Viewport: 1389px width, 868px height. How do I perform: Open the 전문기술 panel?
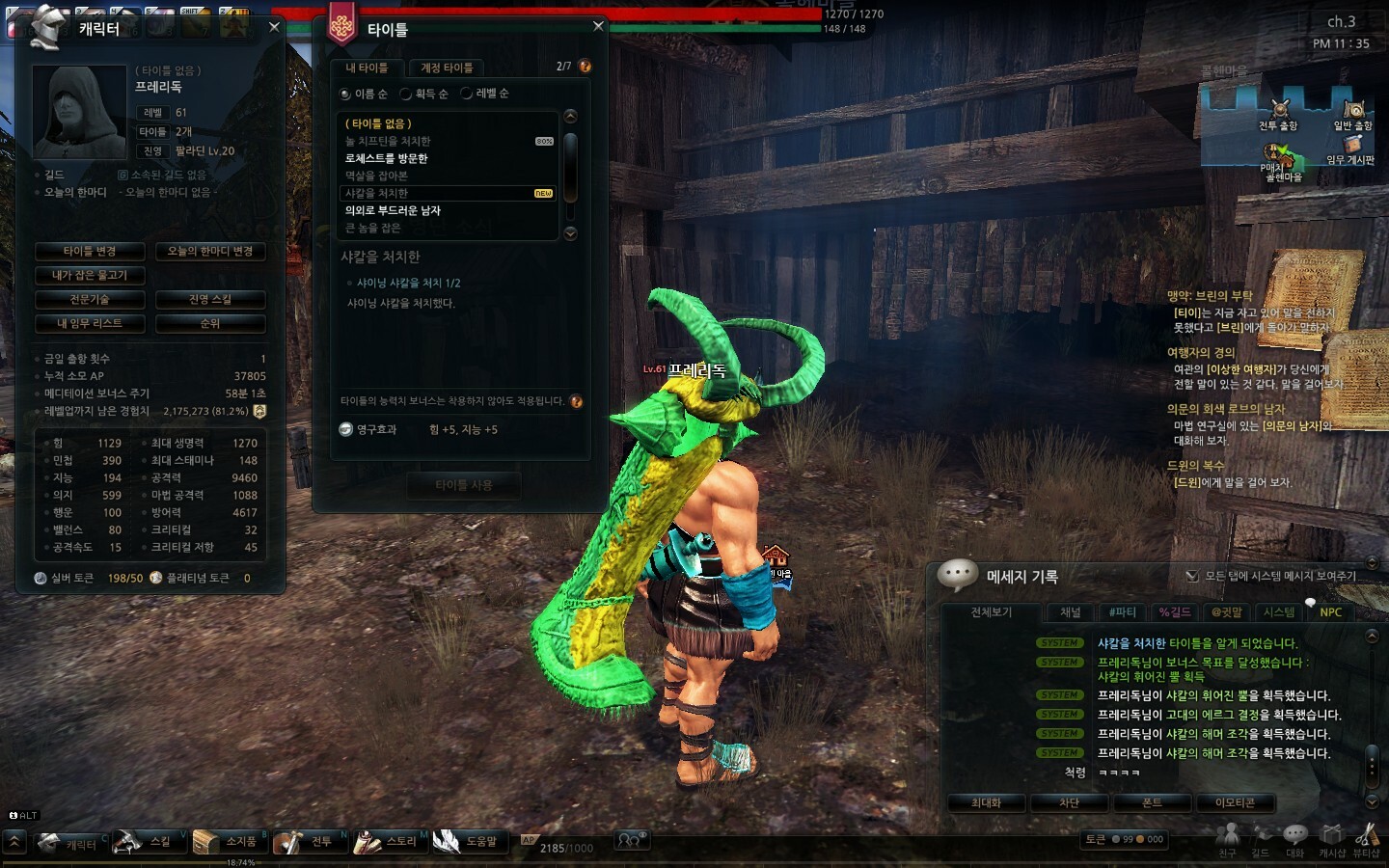click(x=90, y=300)
